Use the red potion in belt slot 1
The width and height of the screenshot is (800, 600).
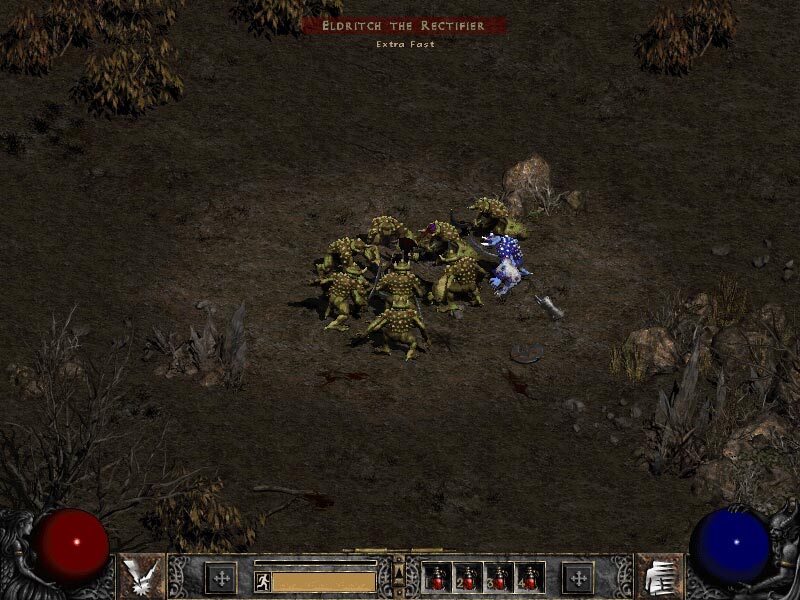point(438,577)
